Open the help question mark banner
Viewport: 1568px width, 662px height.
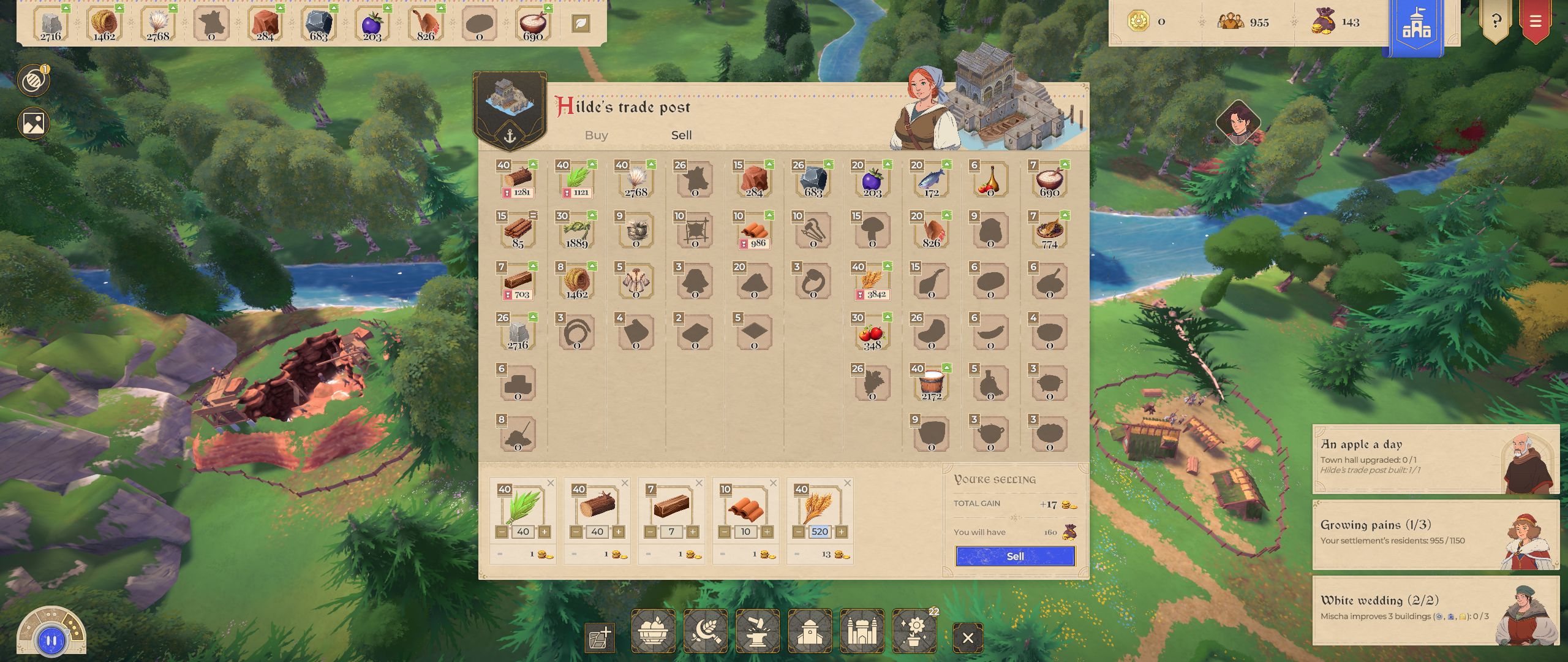[x=1496, y=22]
